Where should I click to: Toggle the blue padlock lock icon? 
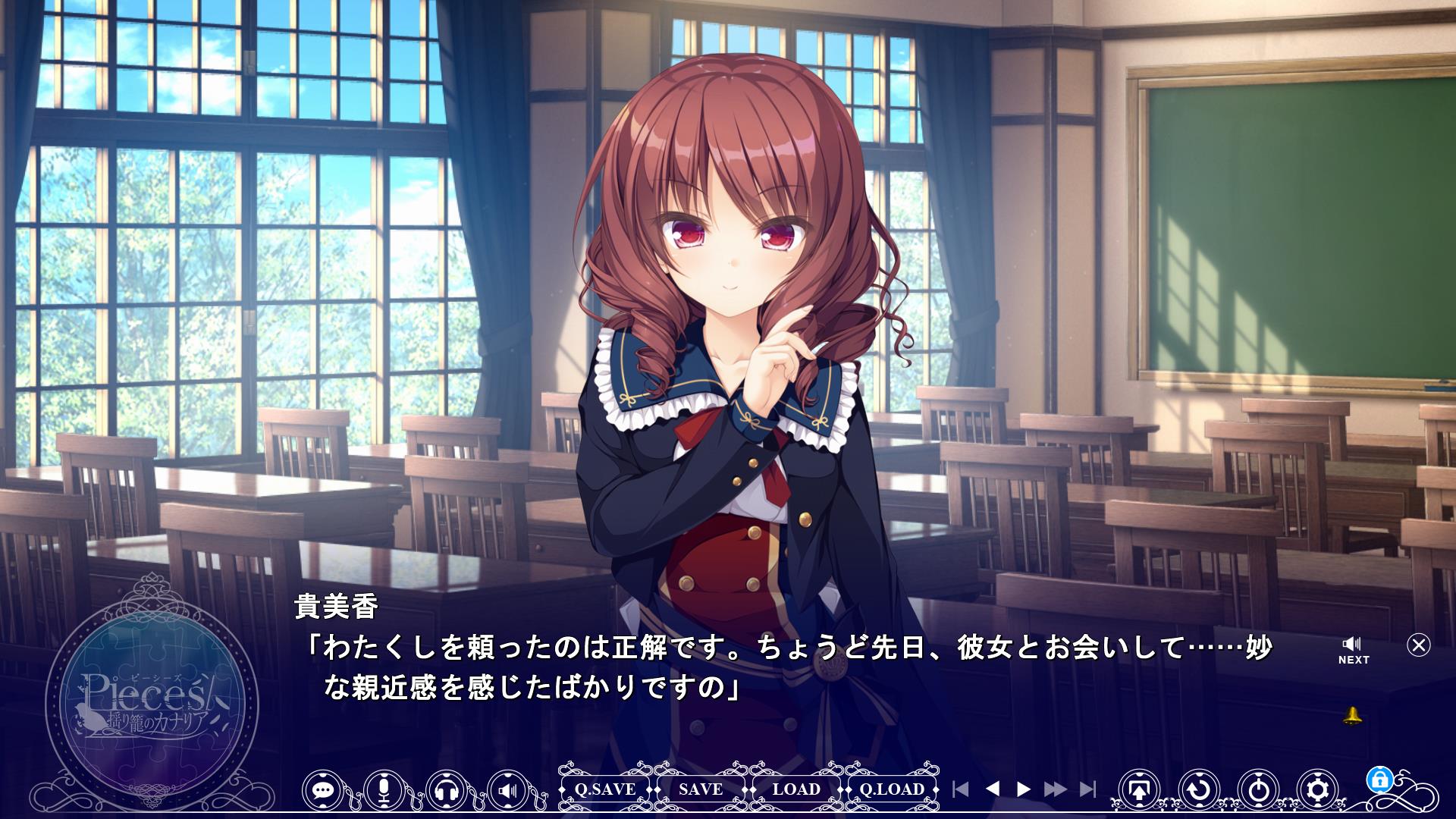(1379, 779)
